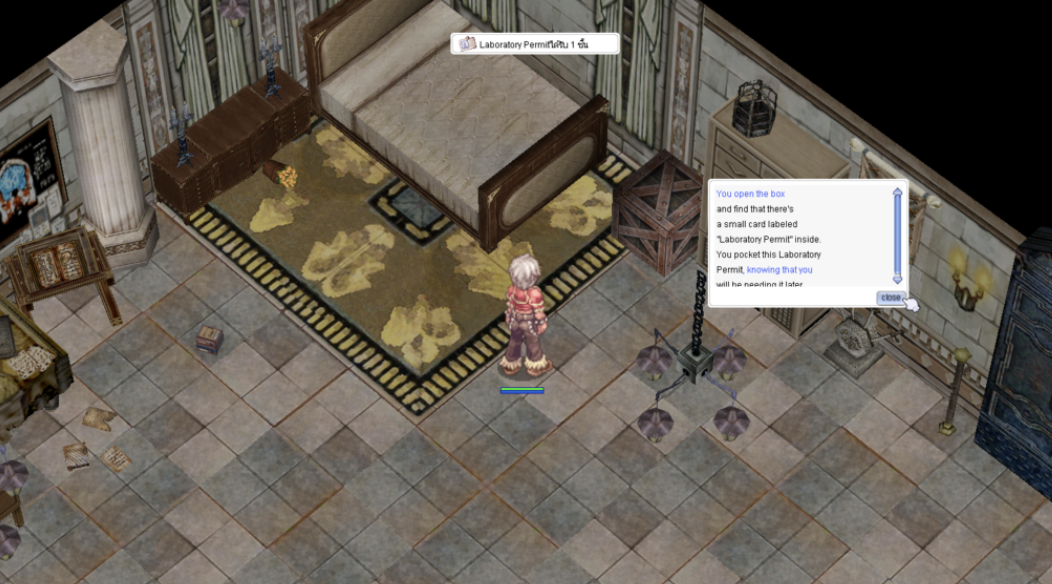This screenshot has width=1052, height=584.
Task: Click the dialogue scrollbar's up arrow
Action: coord(897,193)
